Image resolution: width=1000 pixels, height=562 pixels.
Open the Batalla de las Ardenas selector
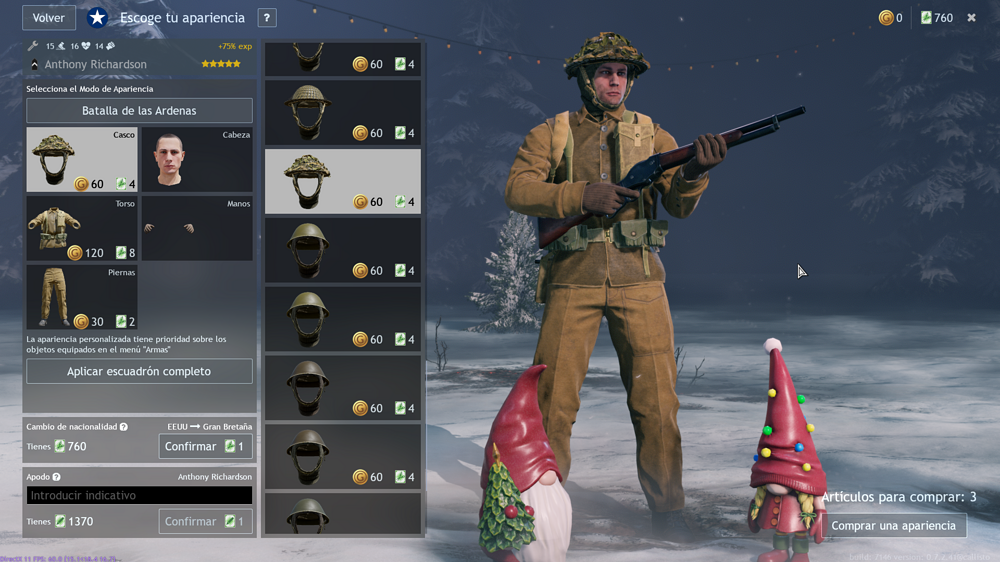click(139, 111)
